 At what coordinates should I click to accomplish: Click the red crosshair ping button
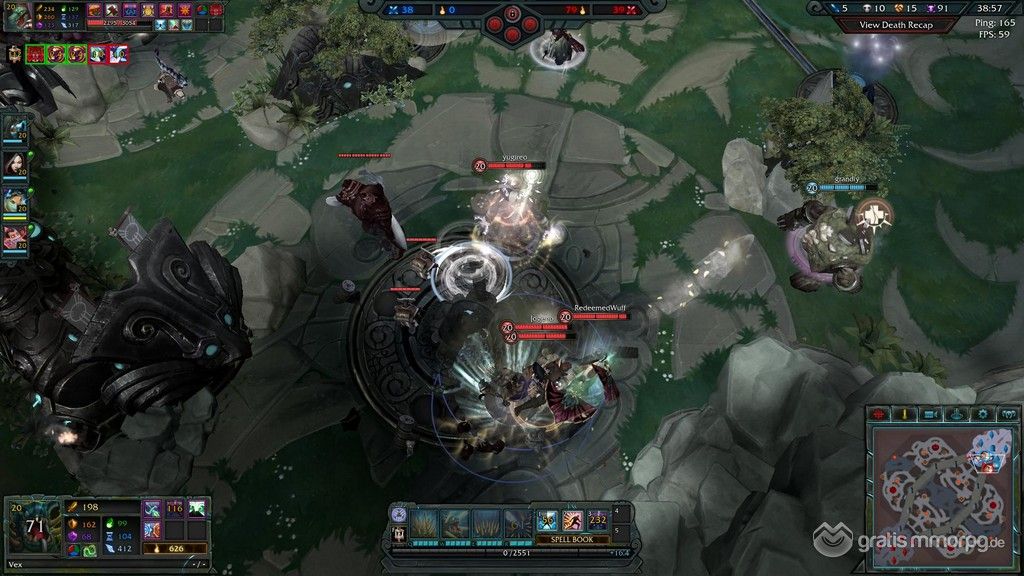click(x=879, y=414)
